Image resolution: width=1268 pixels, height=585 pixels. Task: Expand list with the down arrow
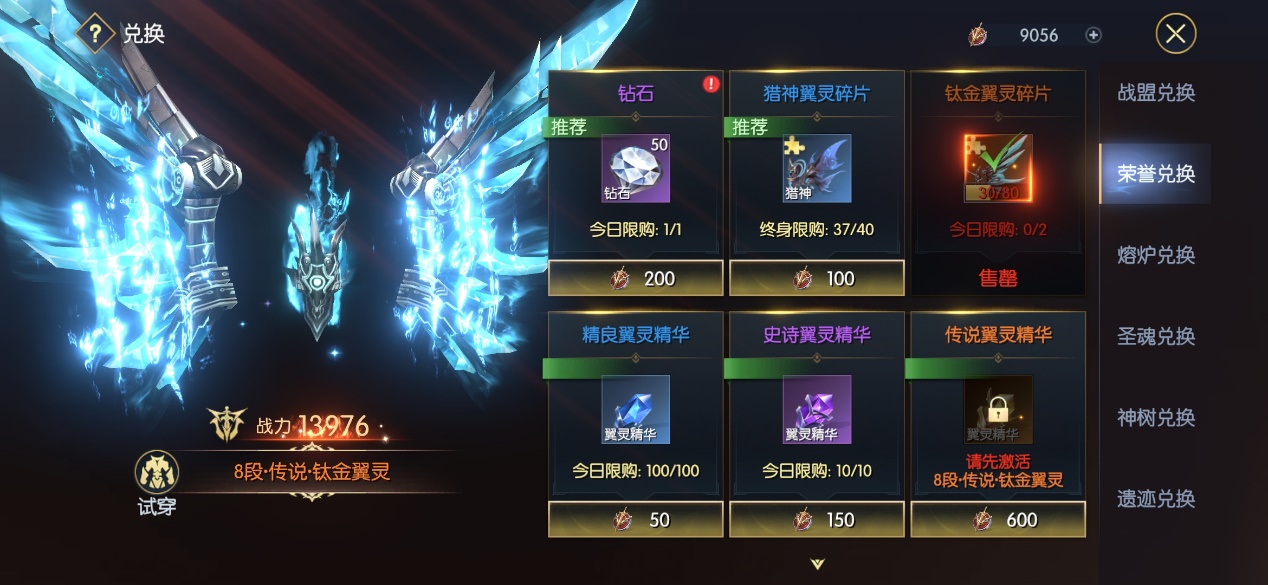coord(818,564)
